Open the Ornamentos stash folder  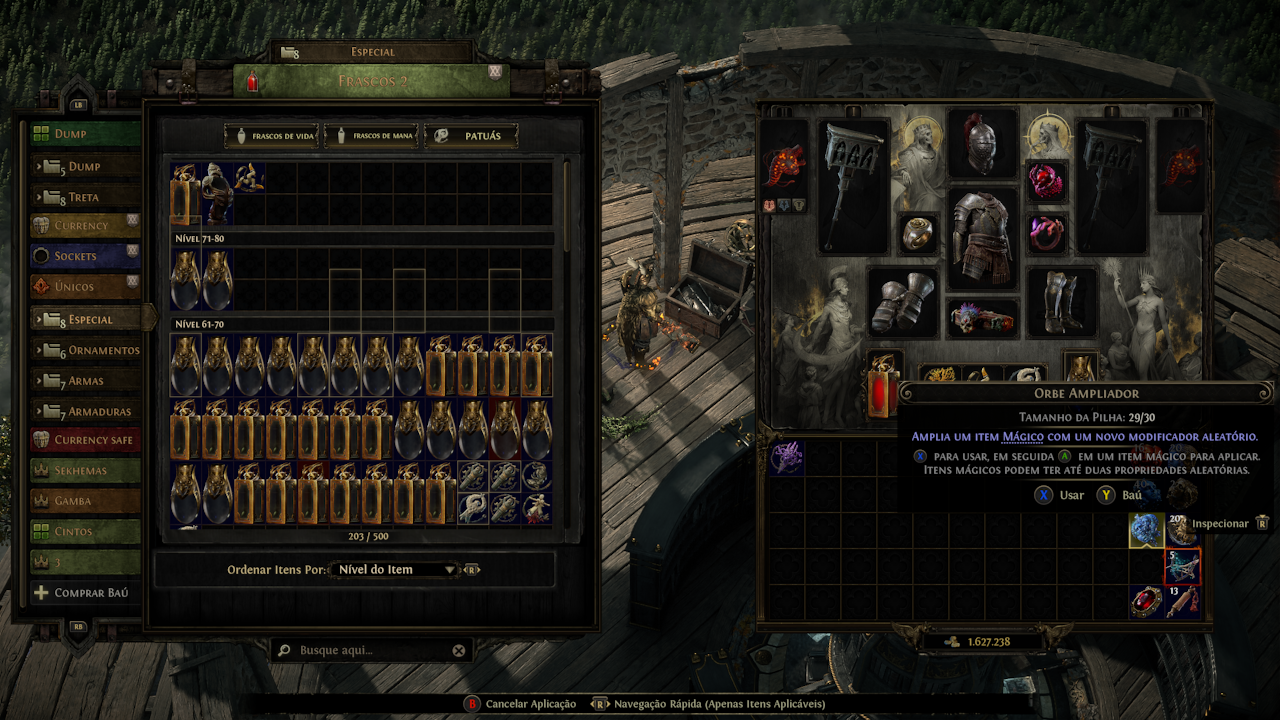[95, 350]
